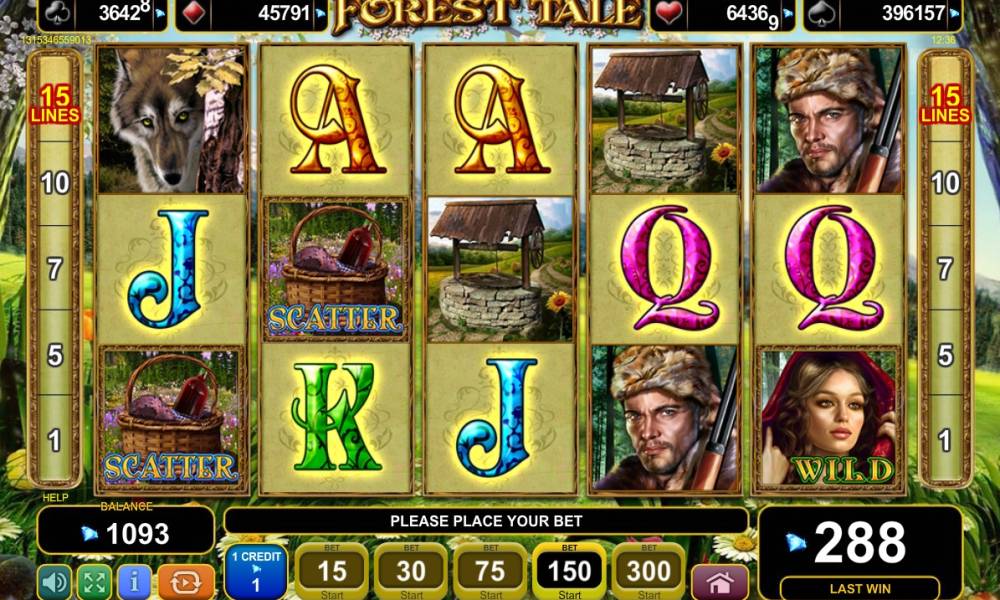Change the 1 credit denomination
Screen dimensions: 1000x600
256,573
